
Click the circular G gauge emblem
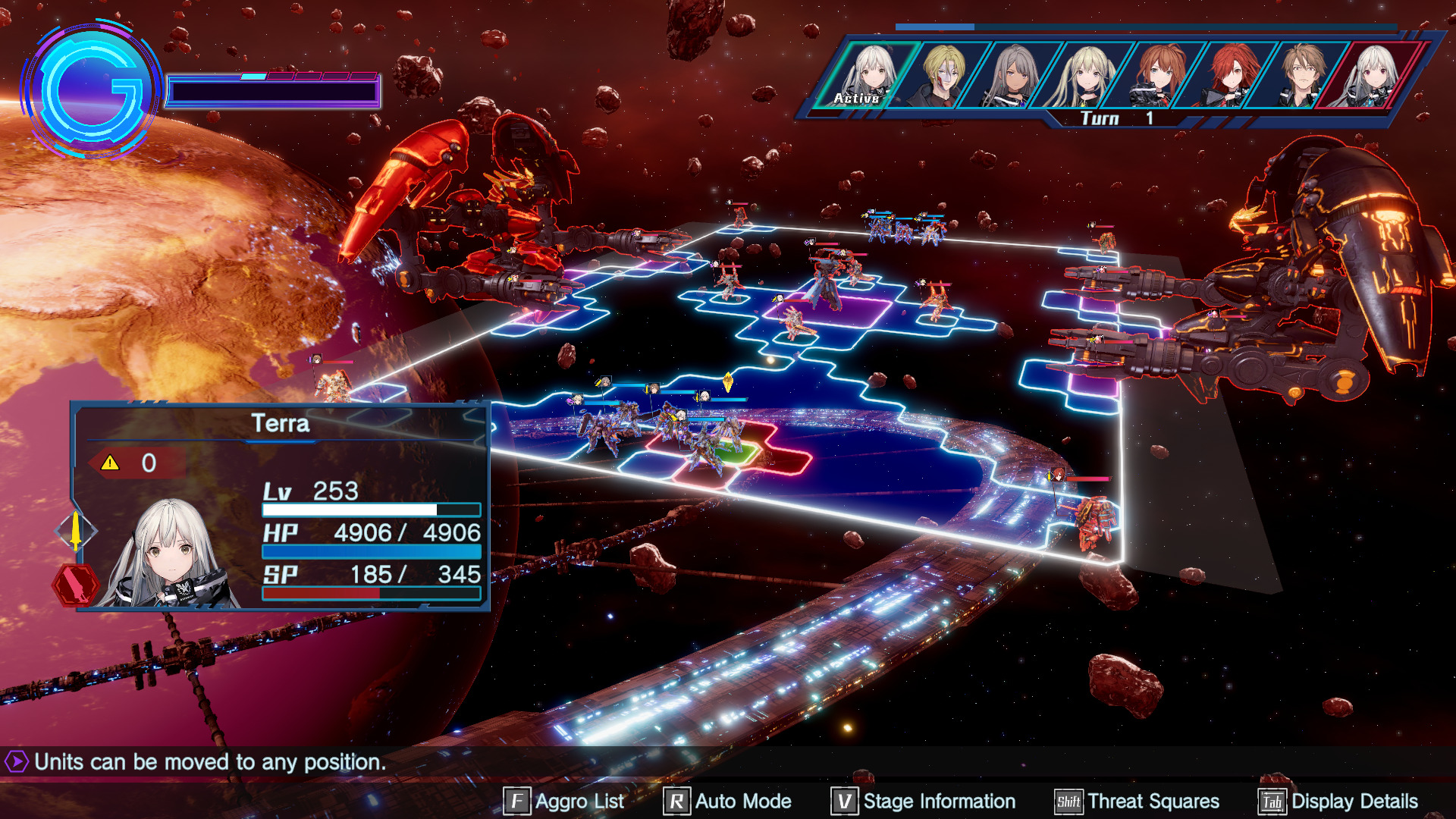click(92, 90)
